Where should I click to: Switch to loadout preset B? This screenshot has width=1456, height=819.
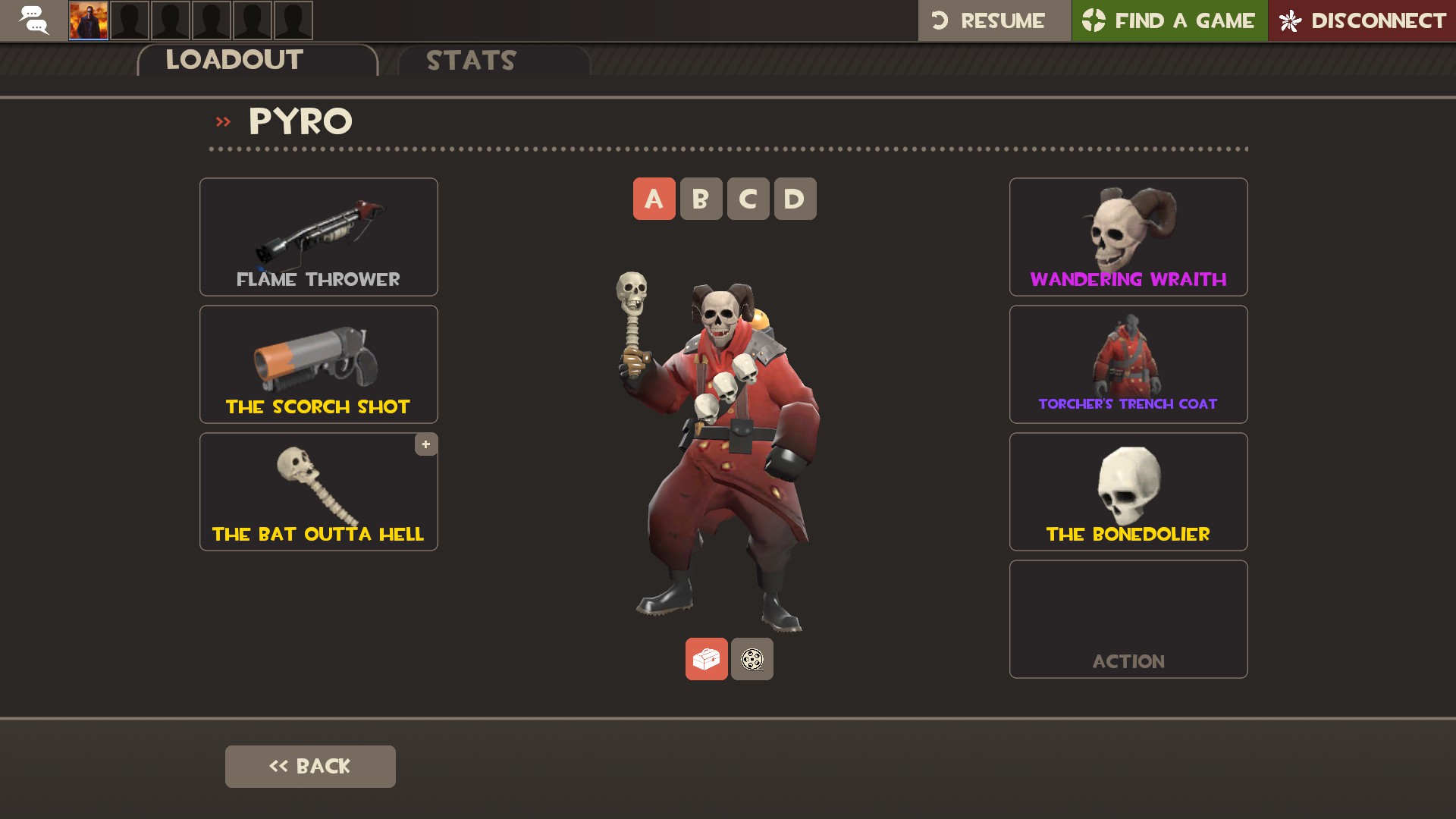coord(700,199)
